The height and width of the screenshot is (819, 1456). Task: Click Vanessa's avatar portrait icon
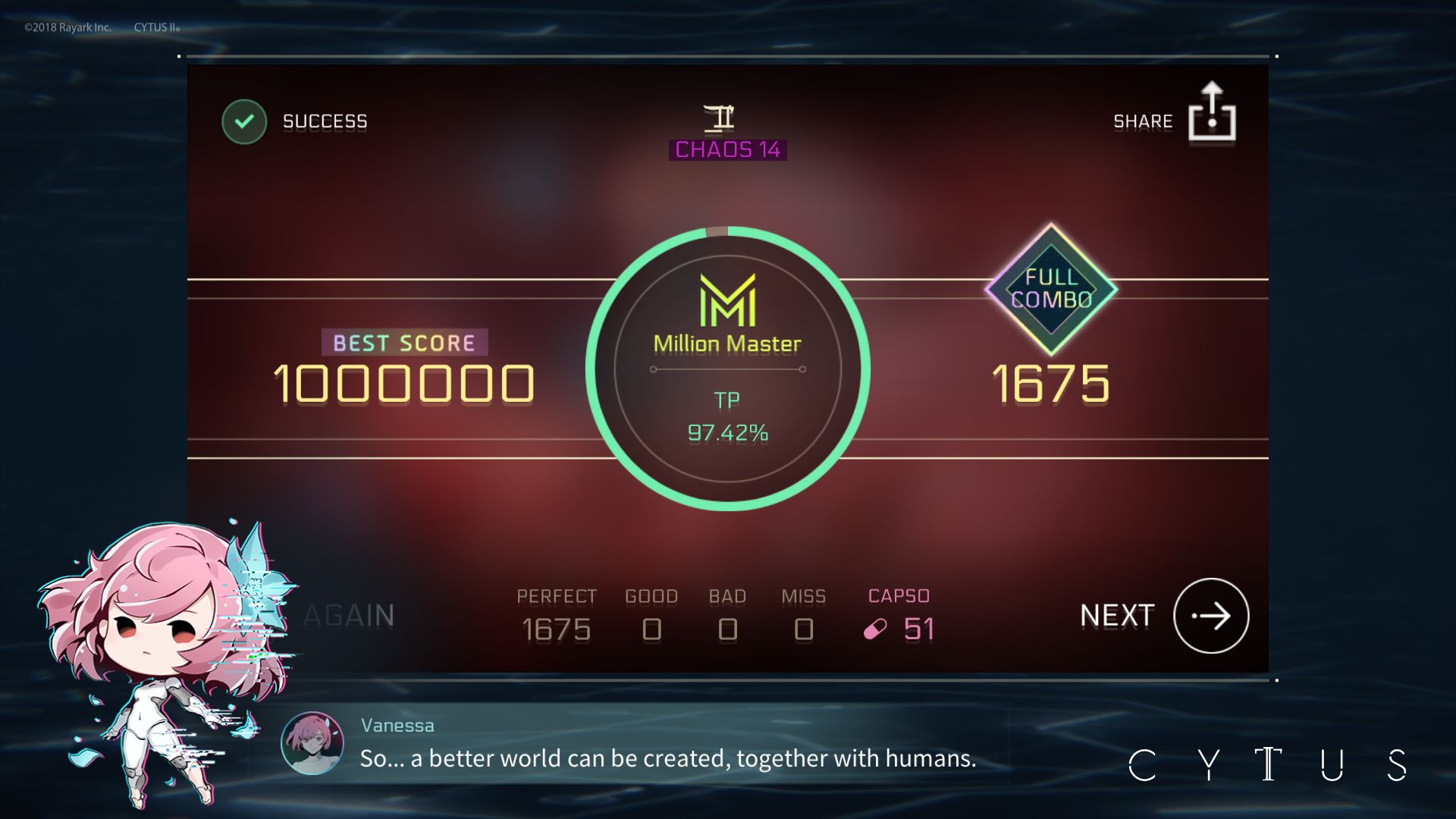pyautogui.click(x=312, y=744)
